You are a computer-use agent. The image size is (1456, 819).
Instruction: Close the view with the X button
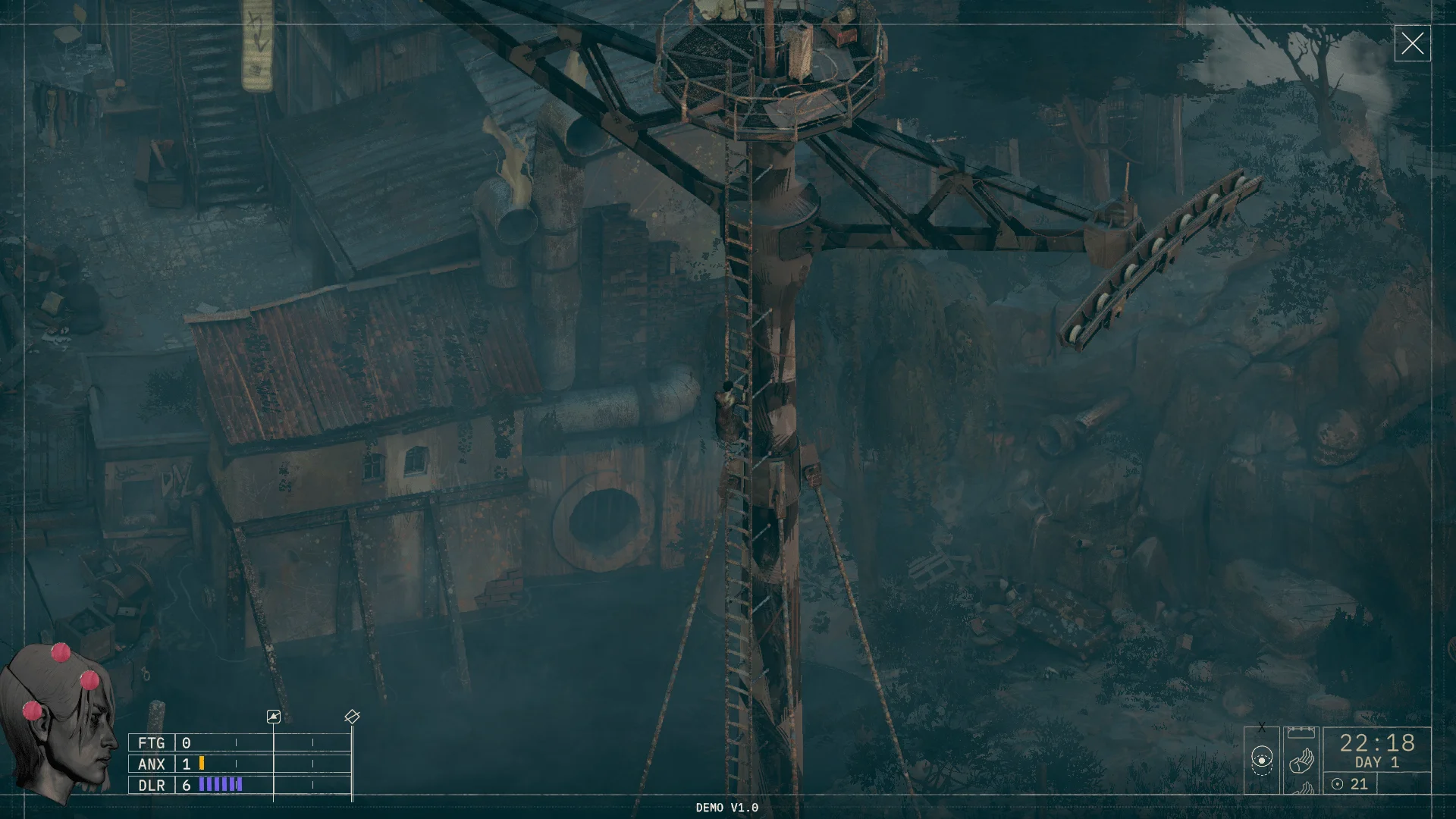pyautogui.click(x=1412, y=43)
